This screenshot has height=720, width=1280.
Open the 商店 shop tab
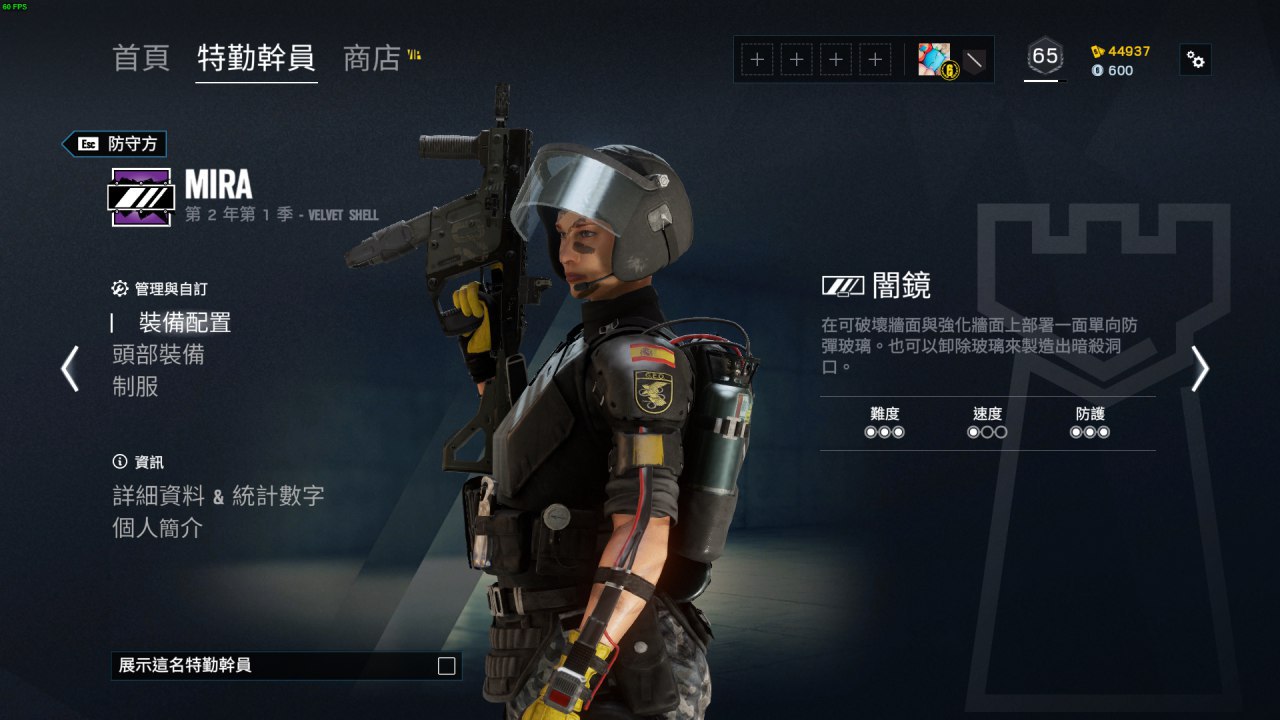coord(372,58)
